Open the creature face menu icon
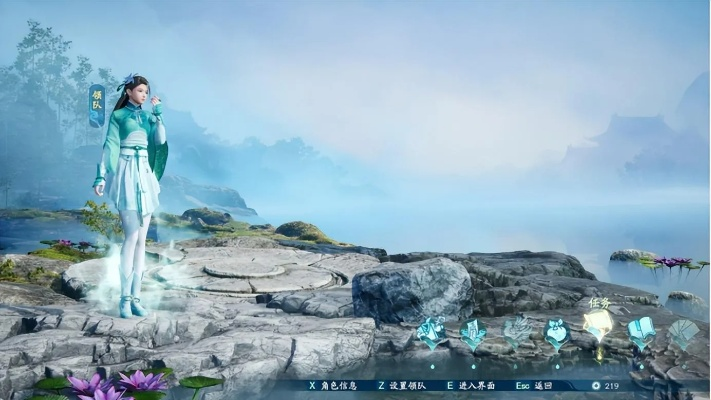The height and width of the screenshot is (400, 711). pos(557,331)
